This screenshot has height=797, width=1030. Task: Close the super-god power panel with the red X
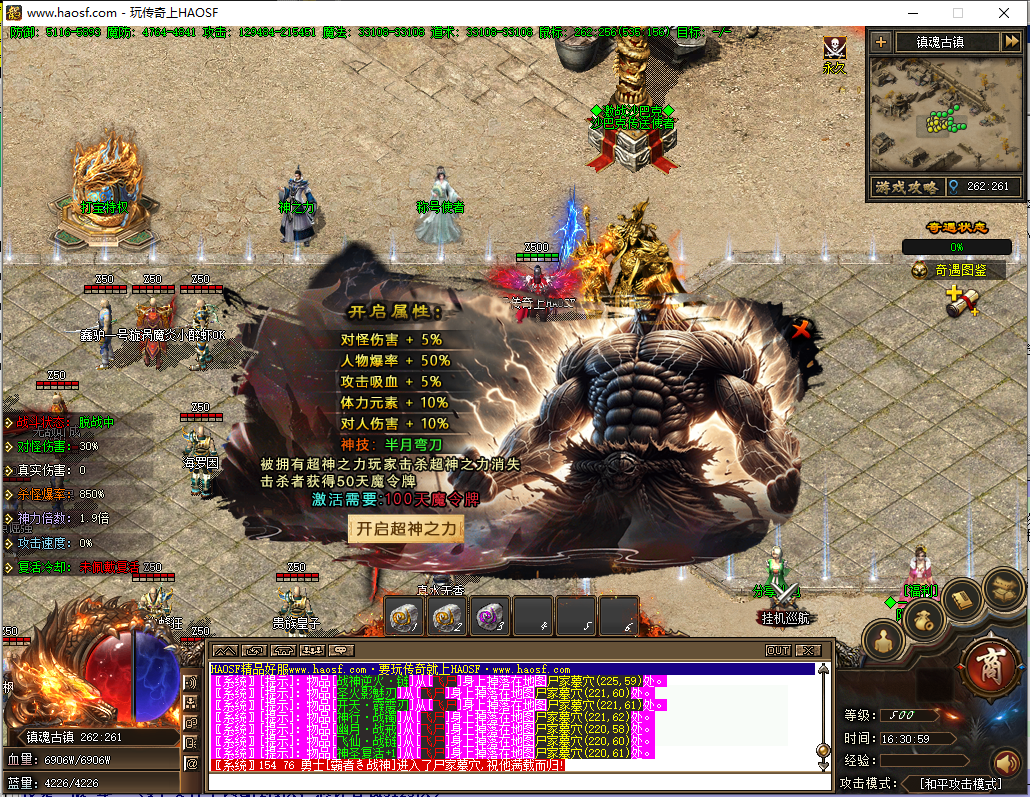point(800,330)
